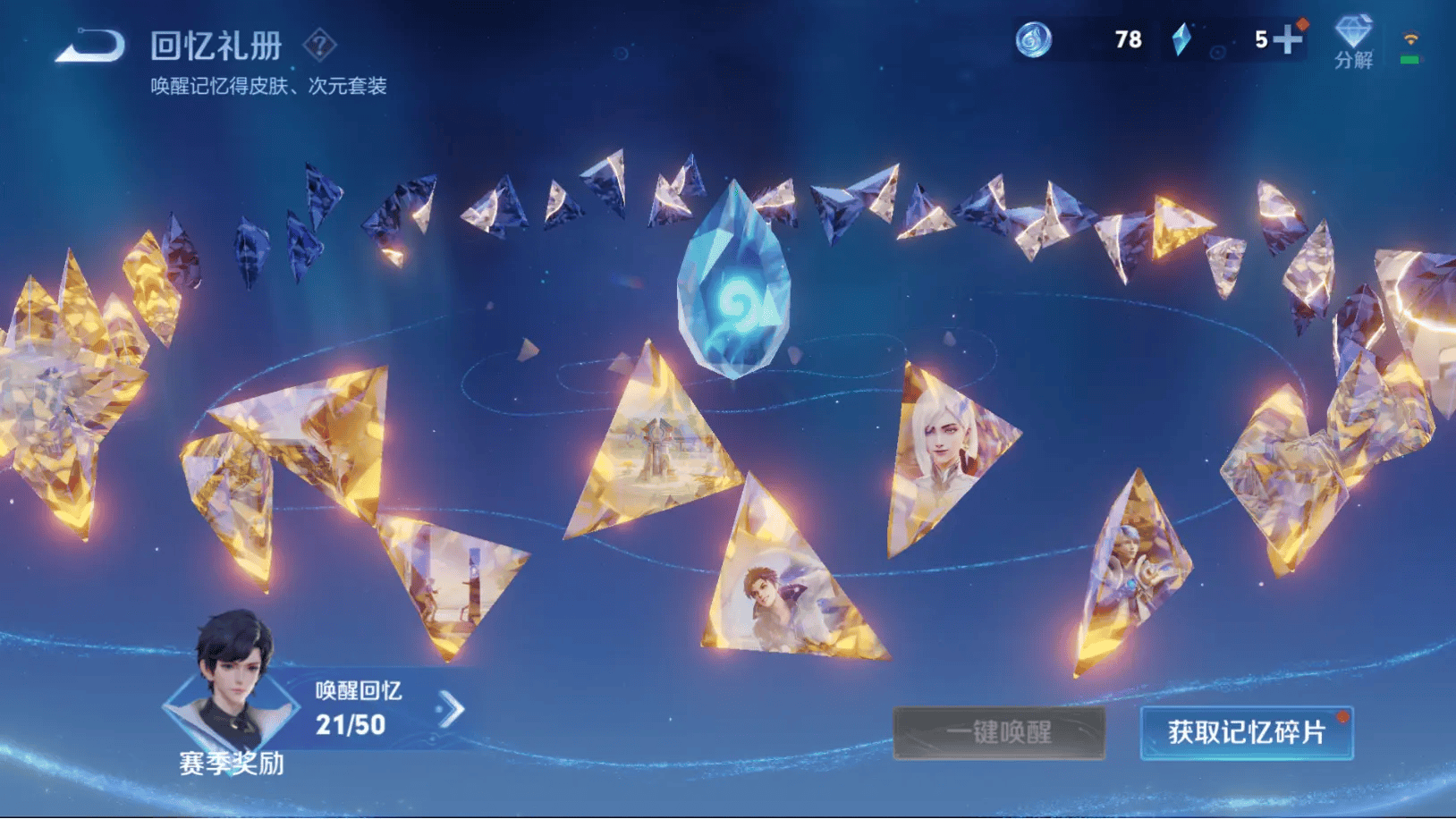
Task: Open the 唤醒回忆 21/50 progress arrow
Action: pyautogui.click(x=452, y=710)
